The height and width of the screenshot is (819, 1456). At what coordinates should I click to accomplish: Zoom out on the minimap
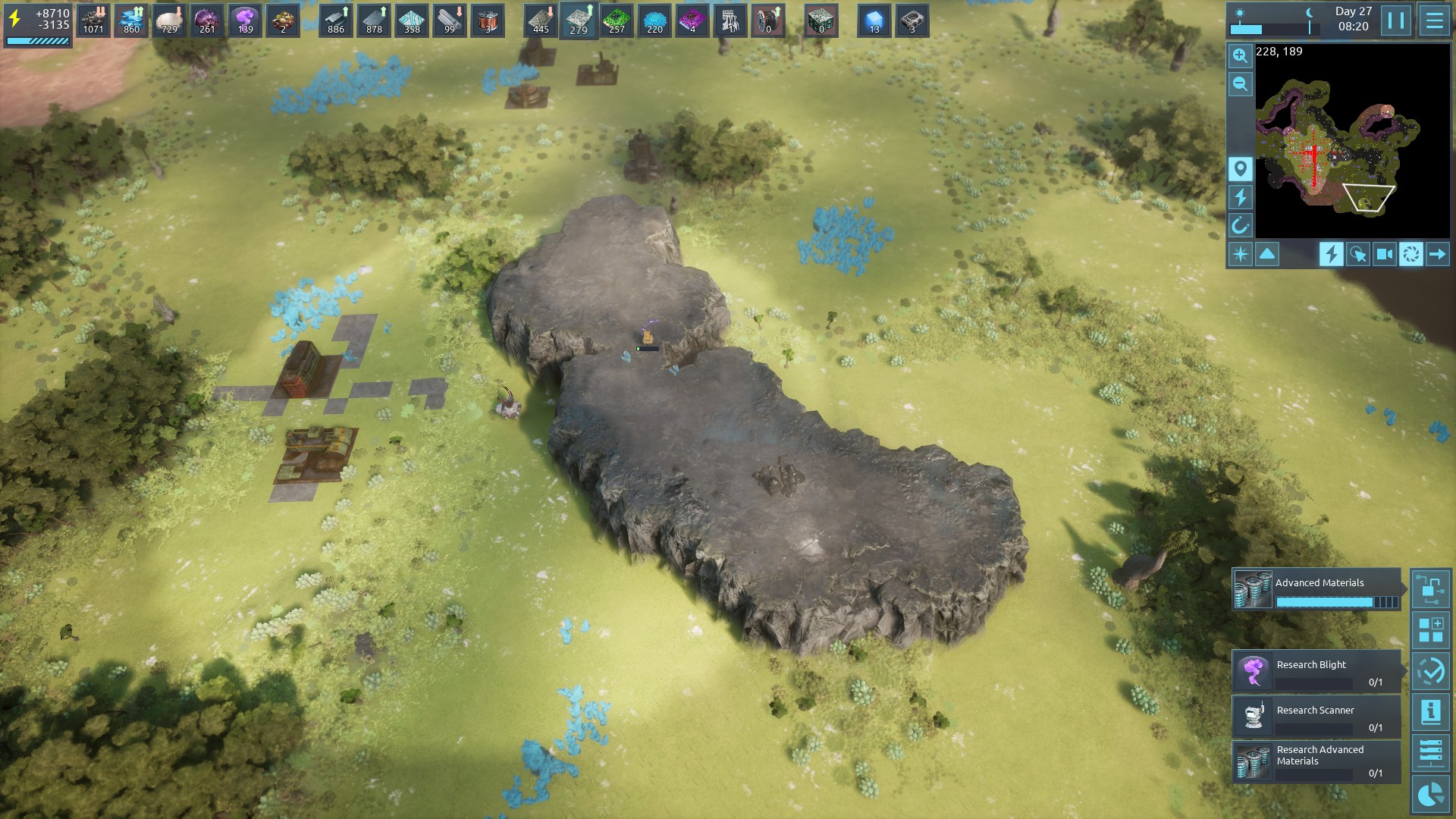(x=1240, y=84)
